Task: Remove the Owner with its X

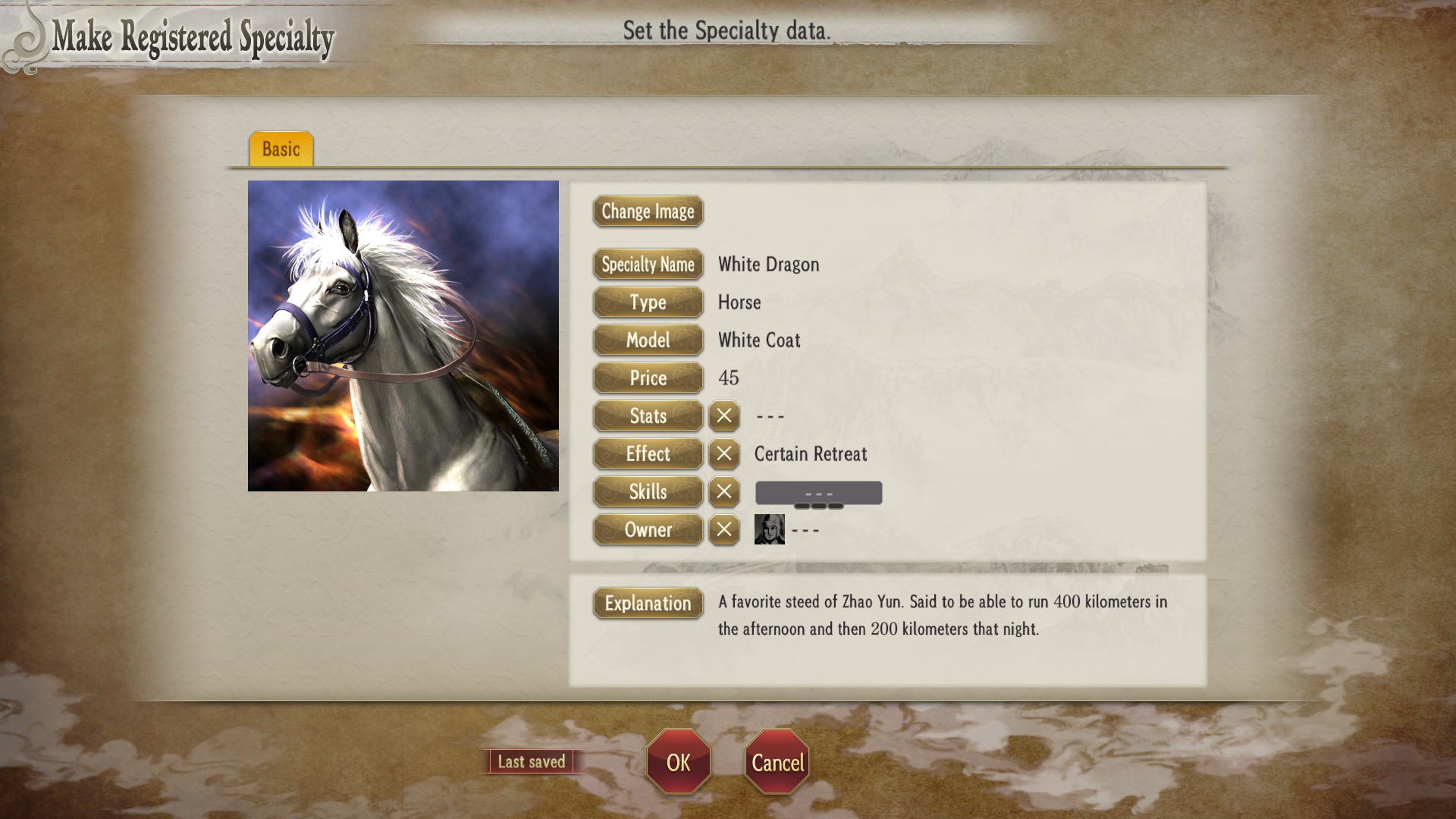Action: (x=724, y=530)
